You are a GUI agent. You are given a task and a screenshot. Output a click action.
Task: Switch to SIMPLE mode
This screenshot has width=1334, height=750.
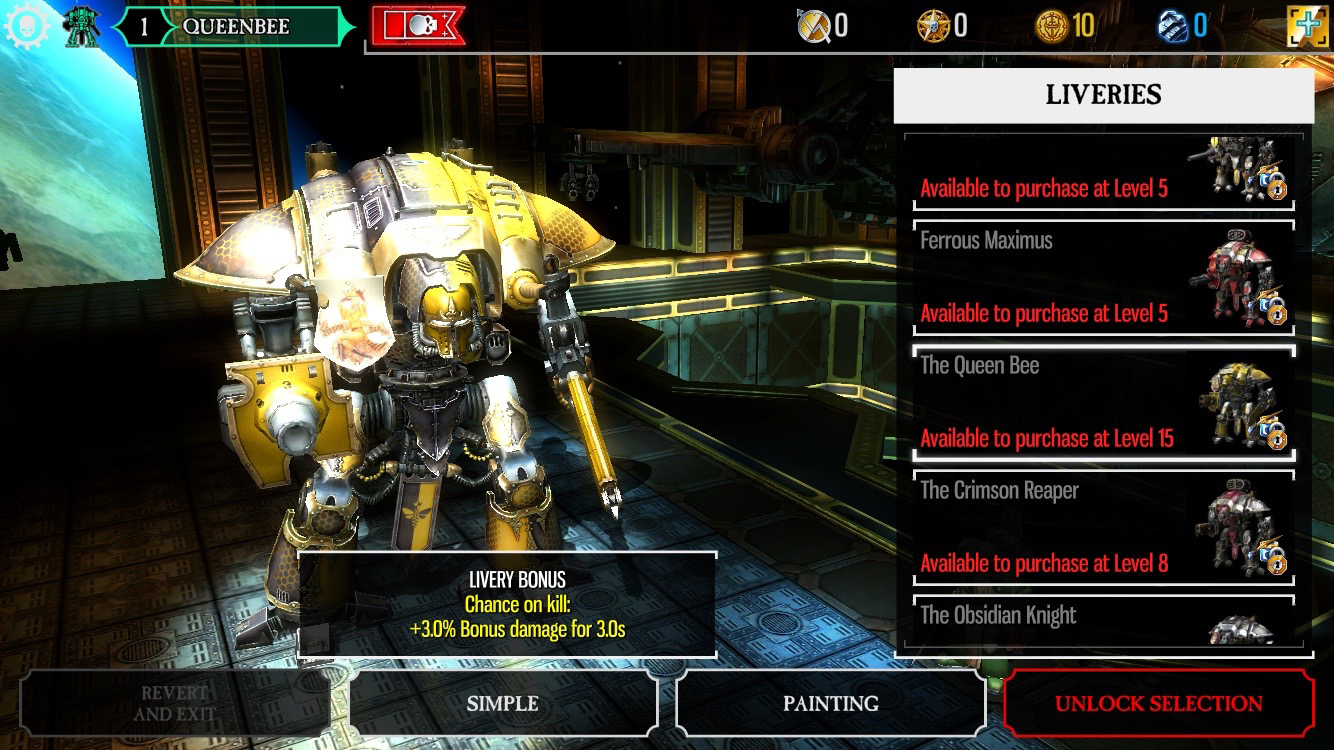click(503, 703)
